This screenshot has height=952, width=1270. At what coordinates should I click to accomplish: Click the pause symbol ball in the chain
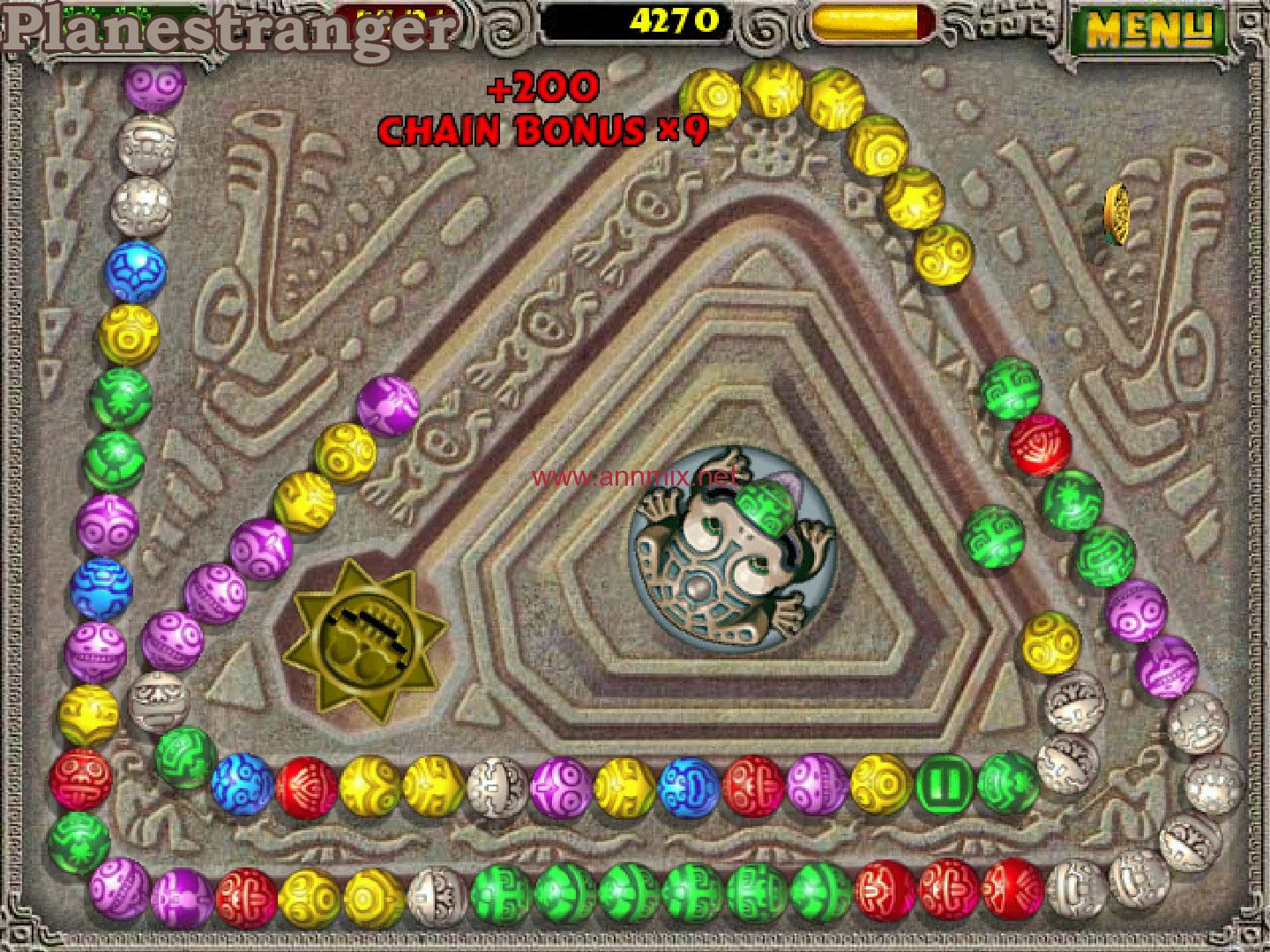[942, 785]
